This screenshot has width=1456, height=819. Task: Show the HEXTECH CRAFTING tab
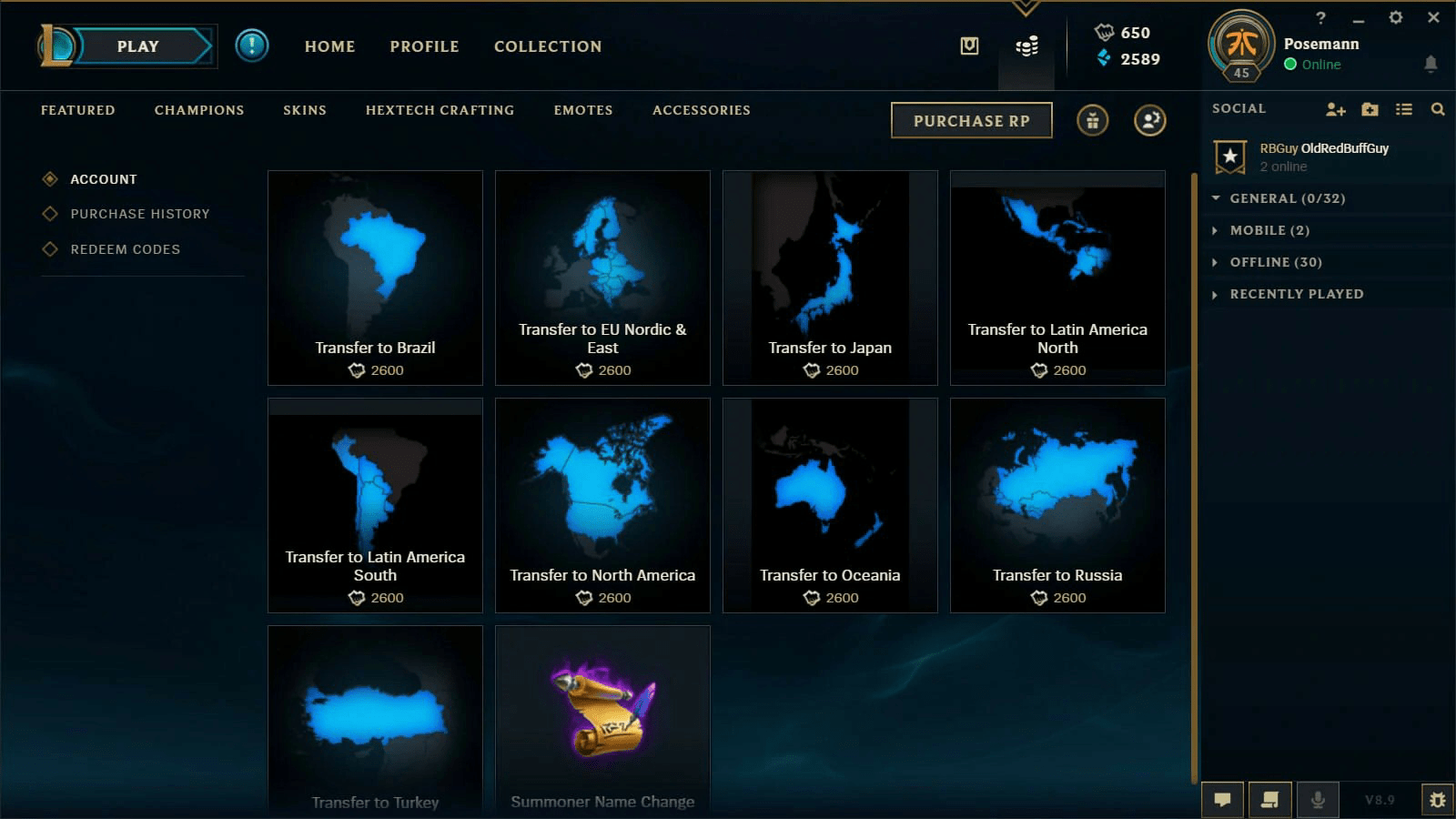click(x=440, y=110)
